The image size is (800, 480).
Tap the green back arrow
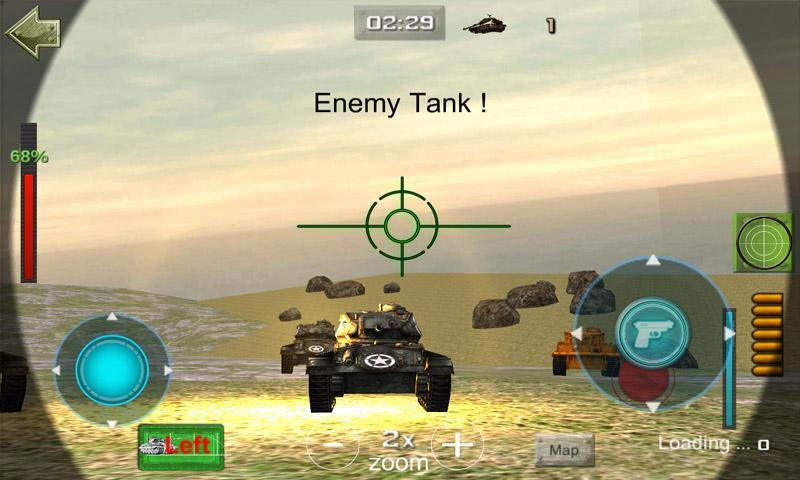[32, 32]
